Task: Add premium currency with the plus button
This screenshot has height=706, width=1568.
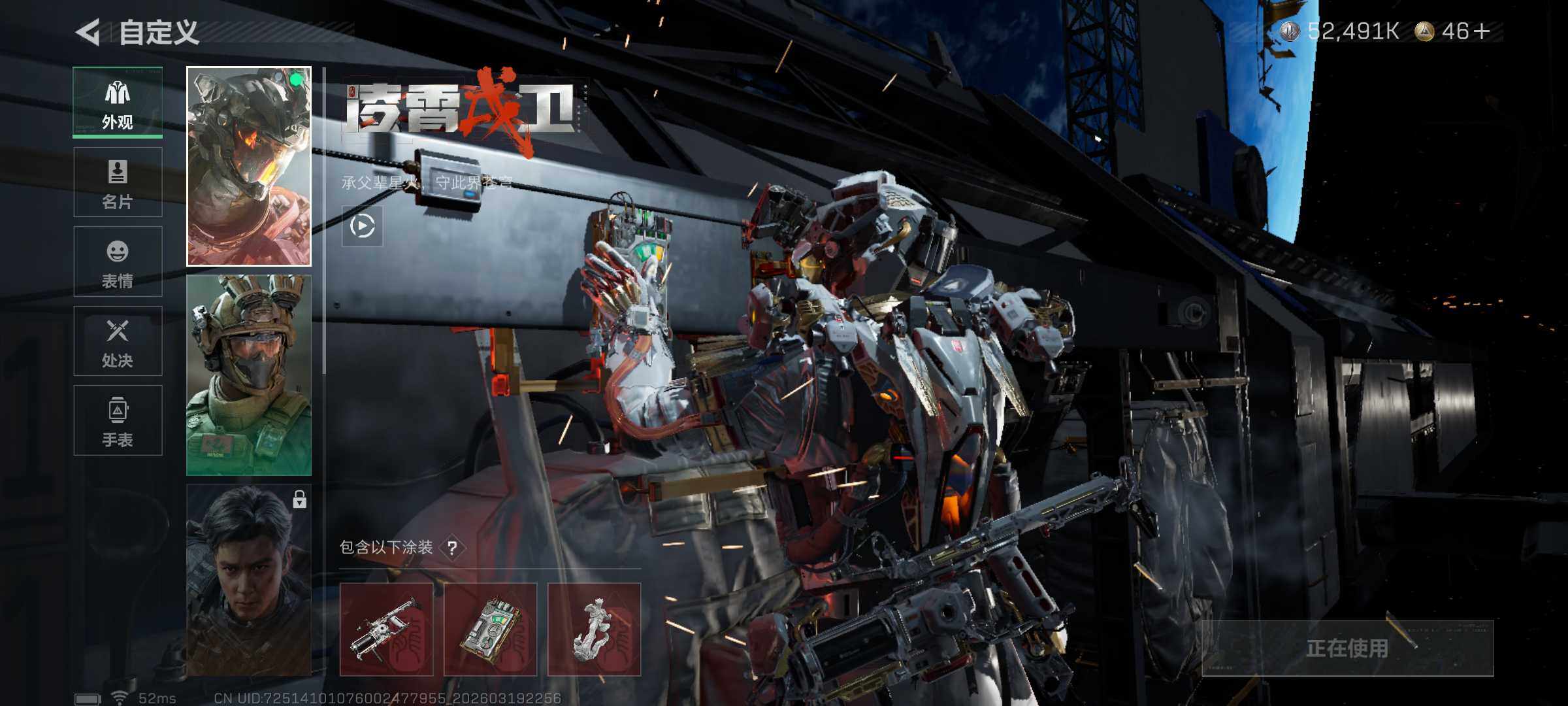Action: tap(1482, 31)
